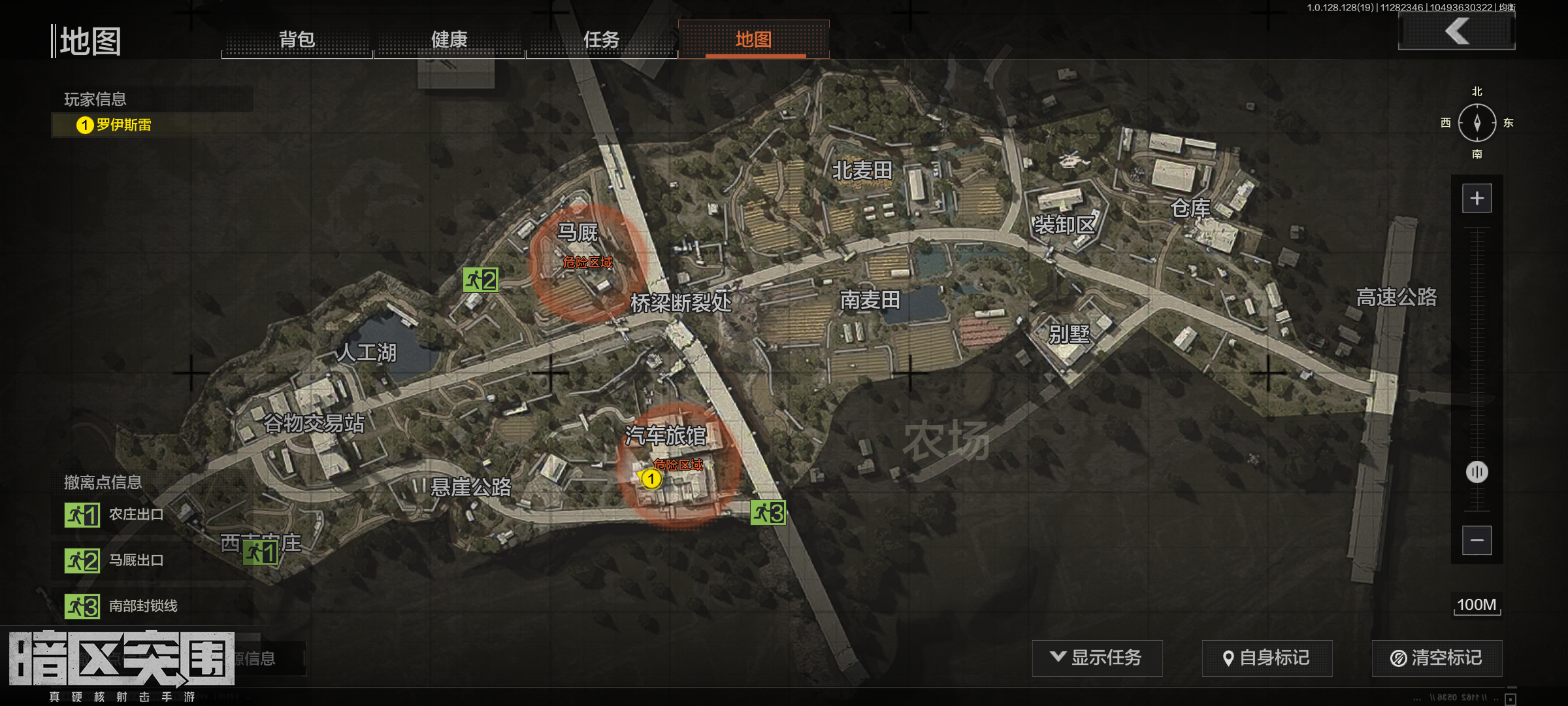This screenshot has height=706, width=1568.
Task: Click the yellow player marker on map
Action: point(651,479)
